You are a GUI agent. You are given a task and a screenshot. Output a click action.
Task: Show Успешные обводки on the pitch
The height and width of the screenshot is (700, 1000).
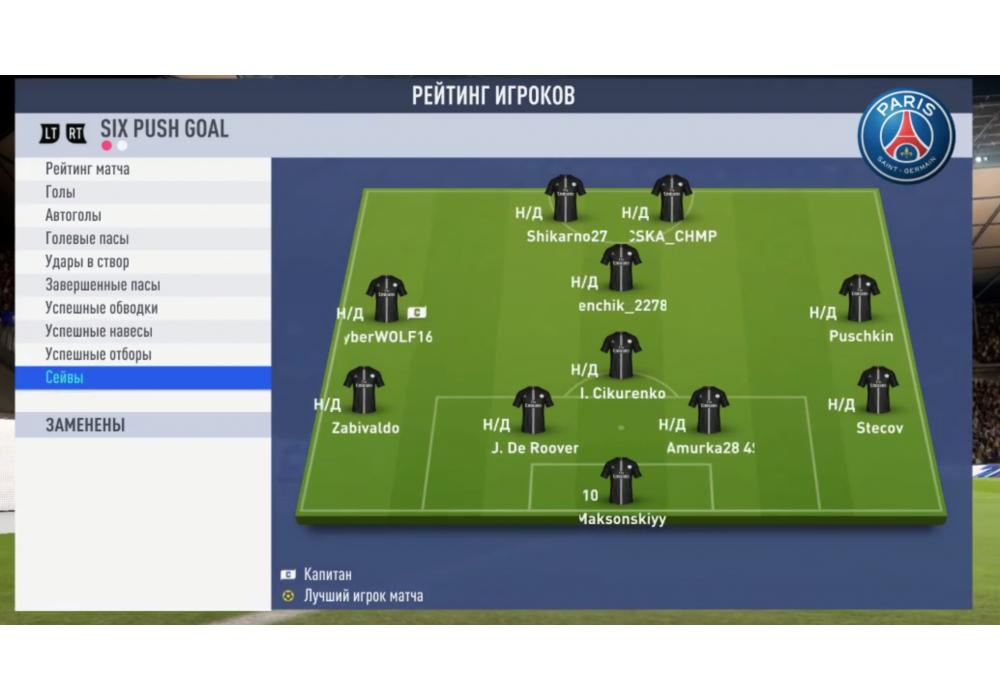pos(142,308)
